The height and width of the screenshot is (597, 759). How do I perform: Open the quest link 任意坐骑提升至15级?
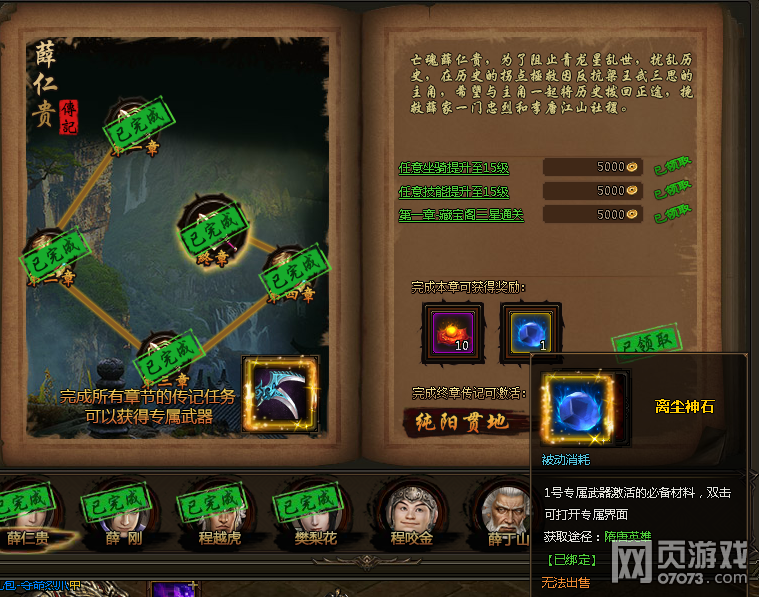point(454,167)
